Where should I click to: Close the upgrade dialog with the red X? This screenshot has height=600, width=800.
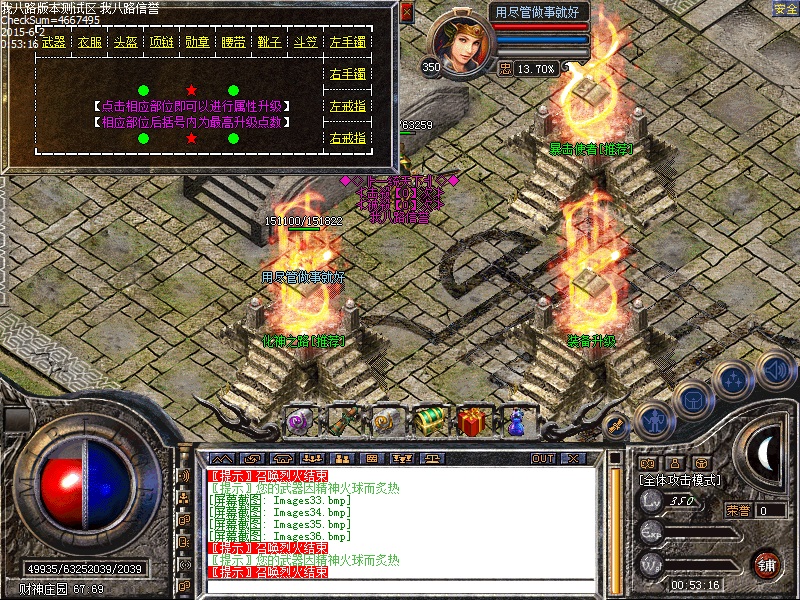point(406,13)
